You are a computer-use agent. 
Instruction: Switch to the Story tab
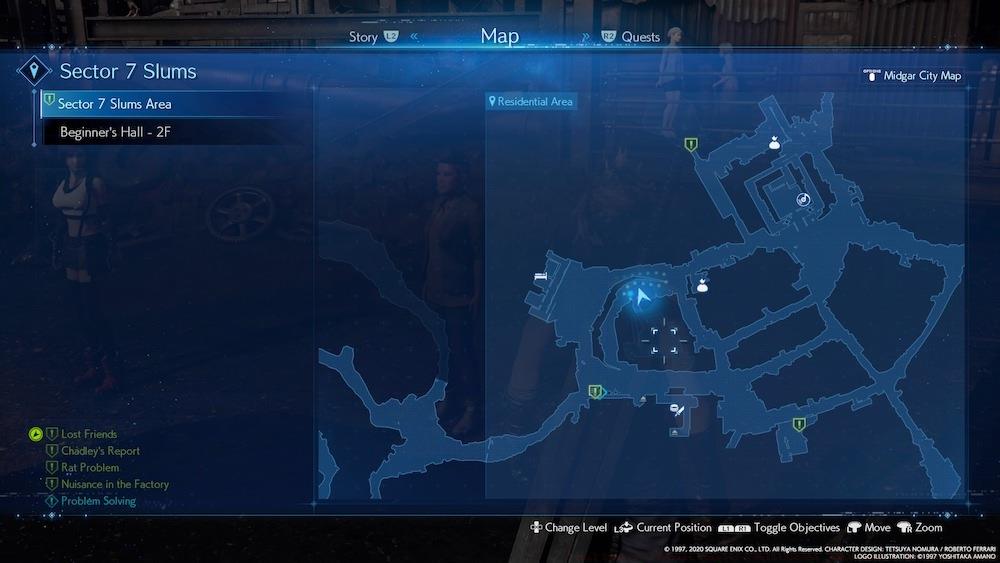[364, 37]
